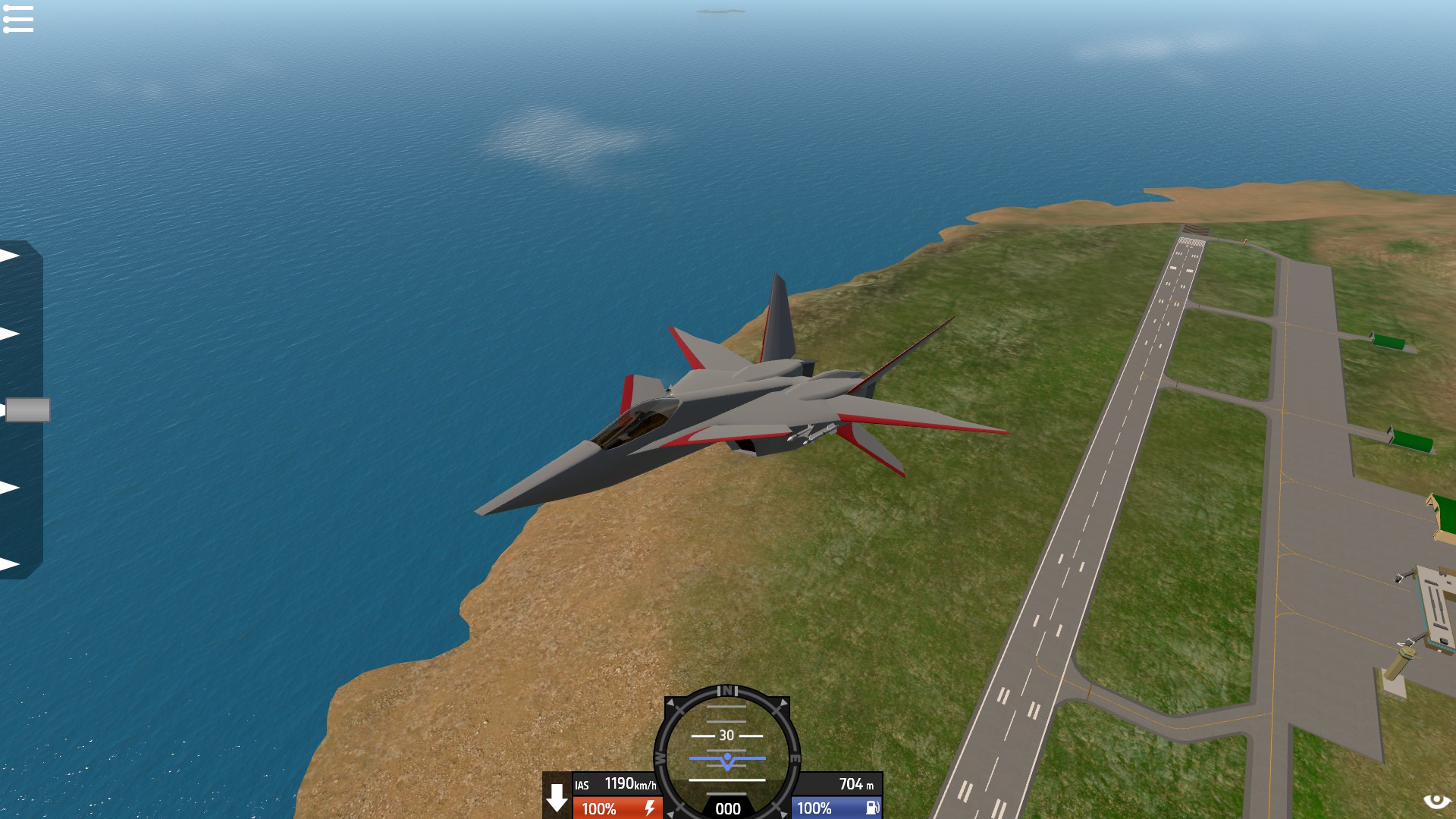Open the hamburger menu
The height and width of the screenshot is (819, 1456).
click(x=18, y=19)
